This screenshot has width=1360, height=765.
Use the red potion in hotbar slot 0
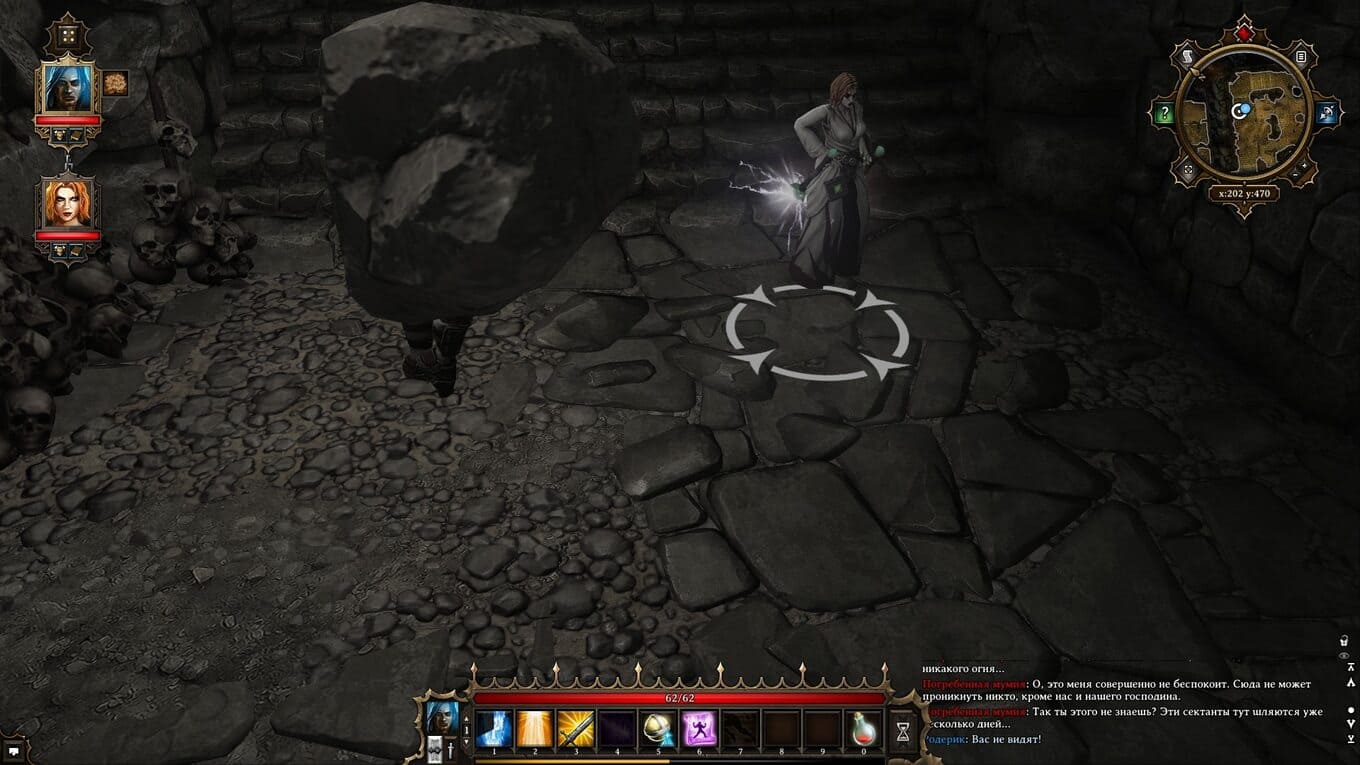(x=864, y=729)
